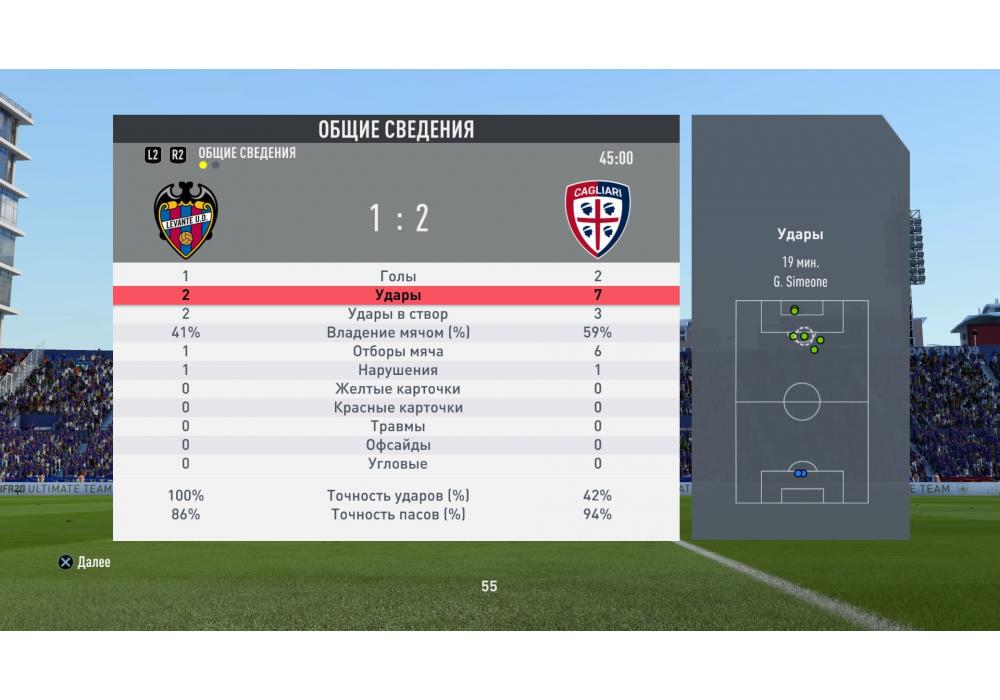Select the highlighted Удары row
Screen dimensions: 1000x700
(398, 295)
